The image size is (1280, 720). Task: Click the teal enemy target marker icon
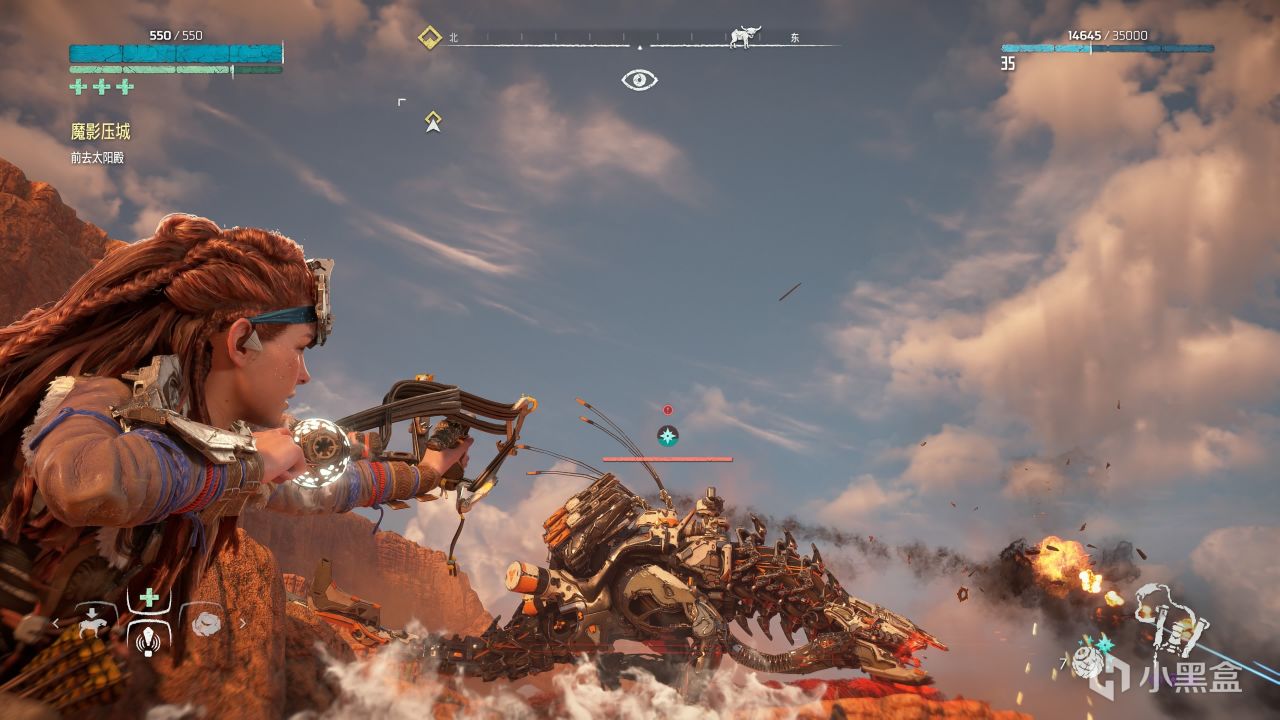click(667, 435)
